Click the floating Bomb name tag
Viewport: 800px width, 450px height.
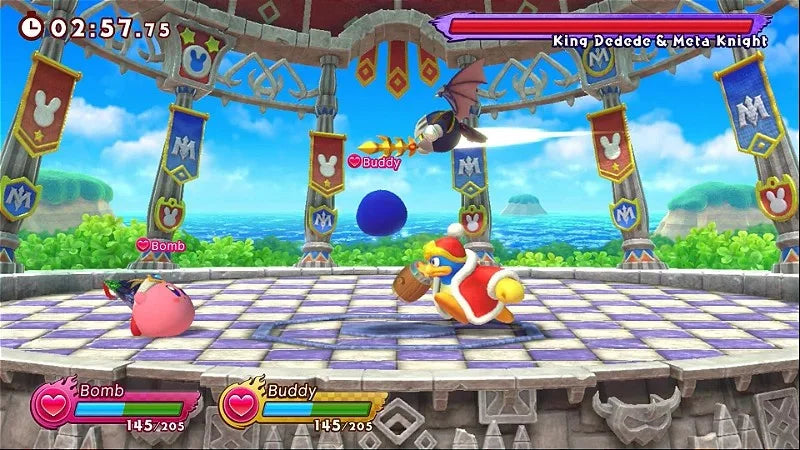point(162,245)
